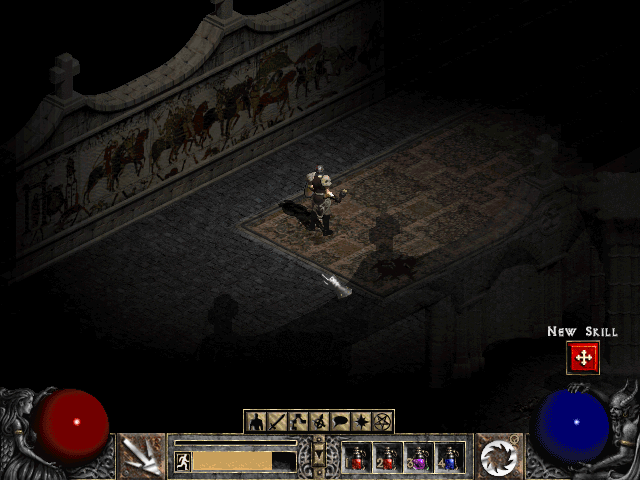Image resolution: width=640 pixels, height=480 pixels.
Task: Click the star icon in the mini panel
Action: (362, 421)
